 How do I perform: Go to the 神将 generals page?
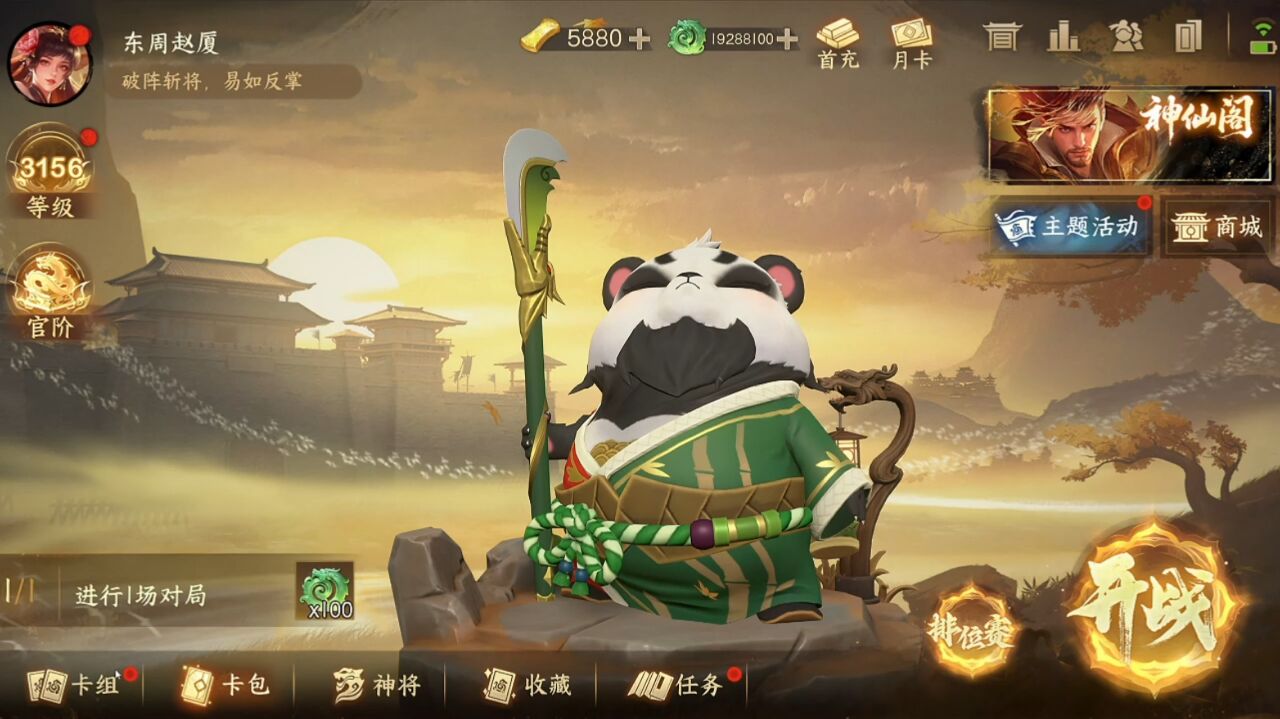click(x=378, y=685)
